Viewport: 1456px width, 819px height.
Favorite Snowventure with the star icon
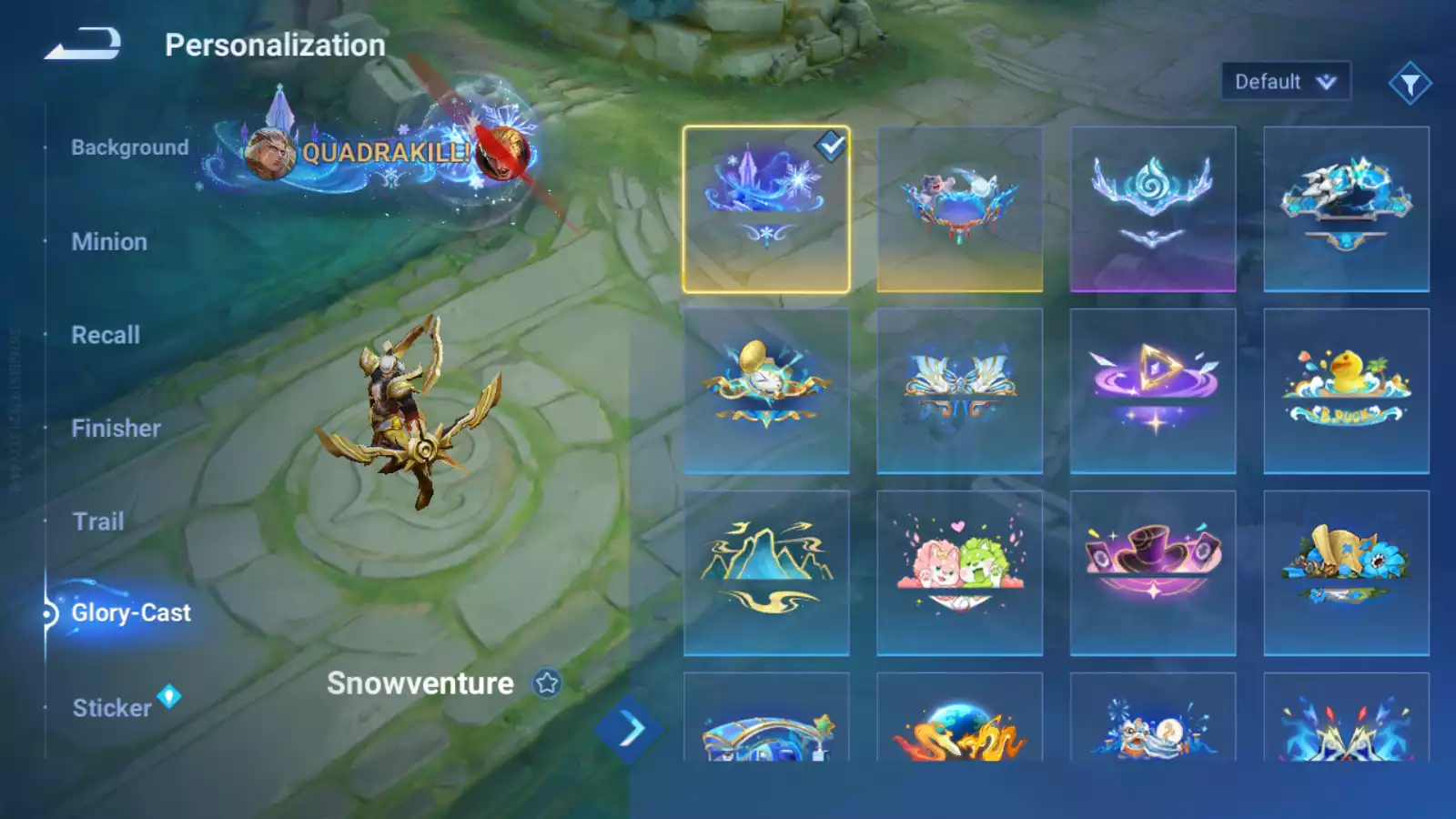click(547, 682)
